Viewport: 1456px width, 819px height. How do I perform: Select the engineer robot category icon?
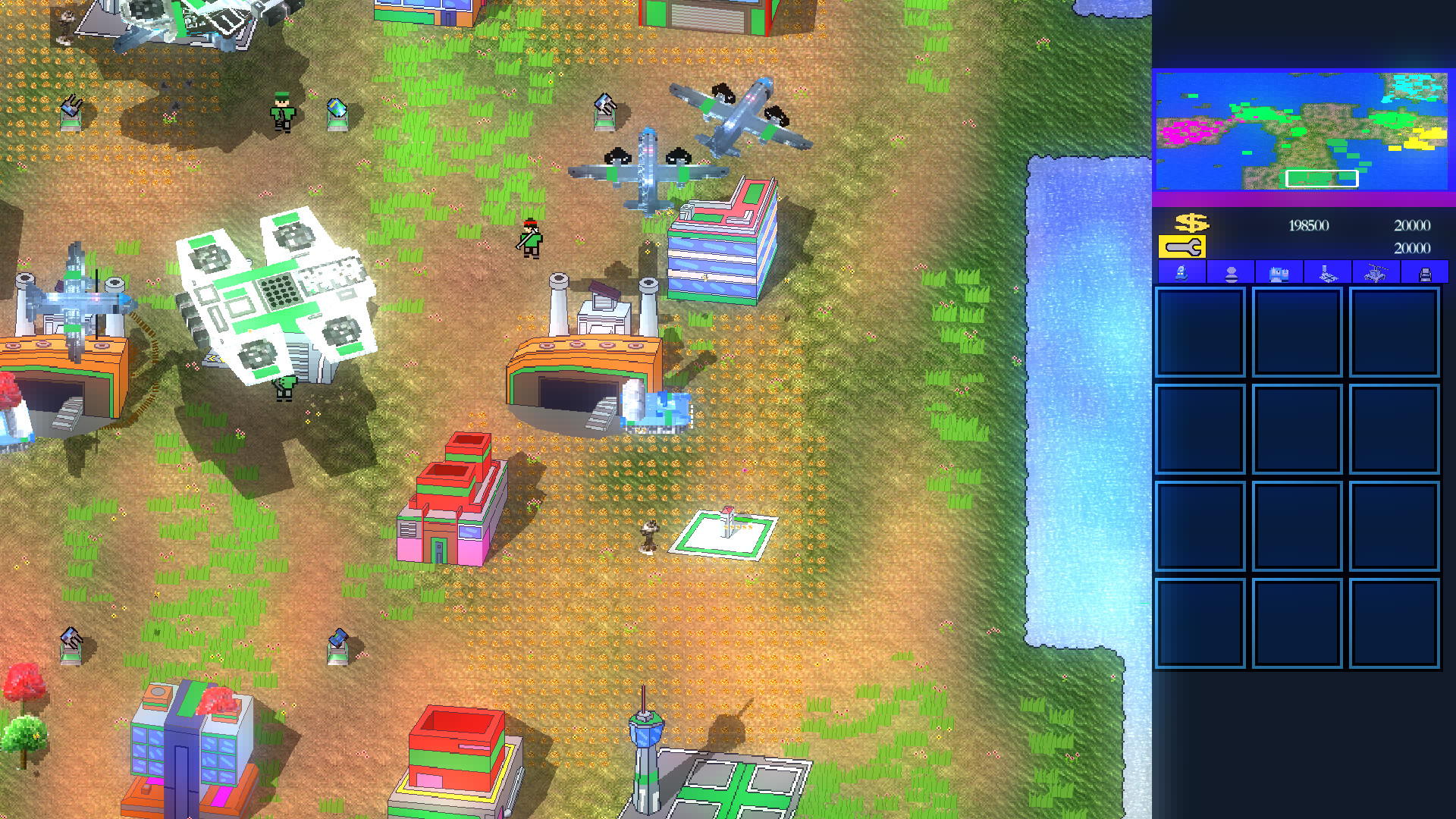tap(1181, 275)
